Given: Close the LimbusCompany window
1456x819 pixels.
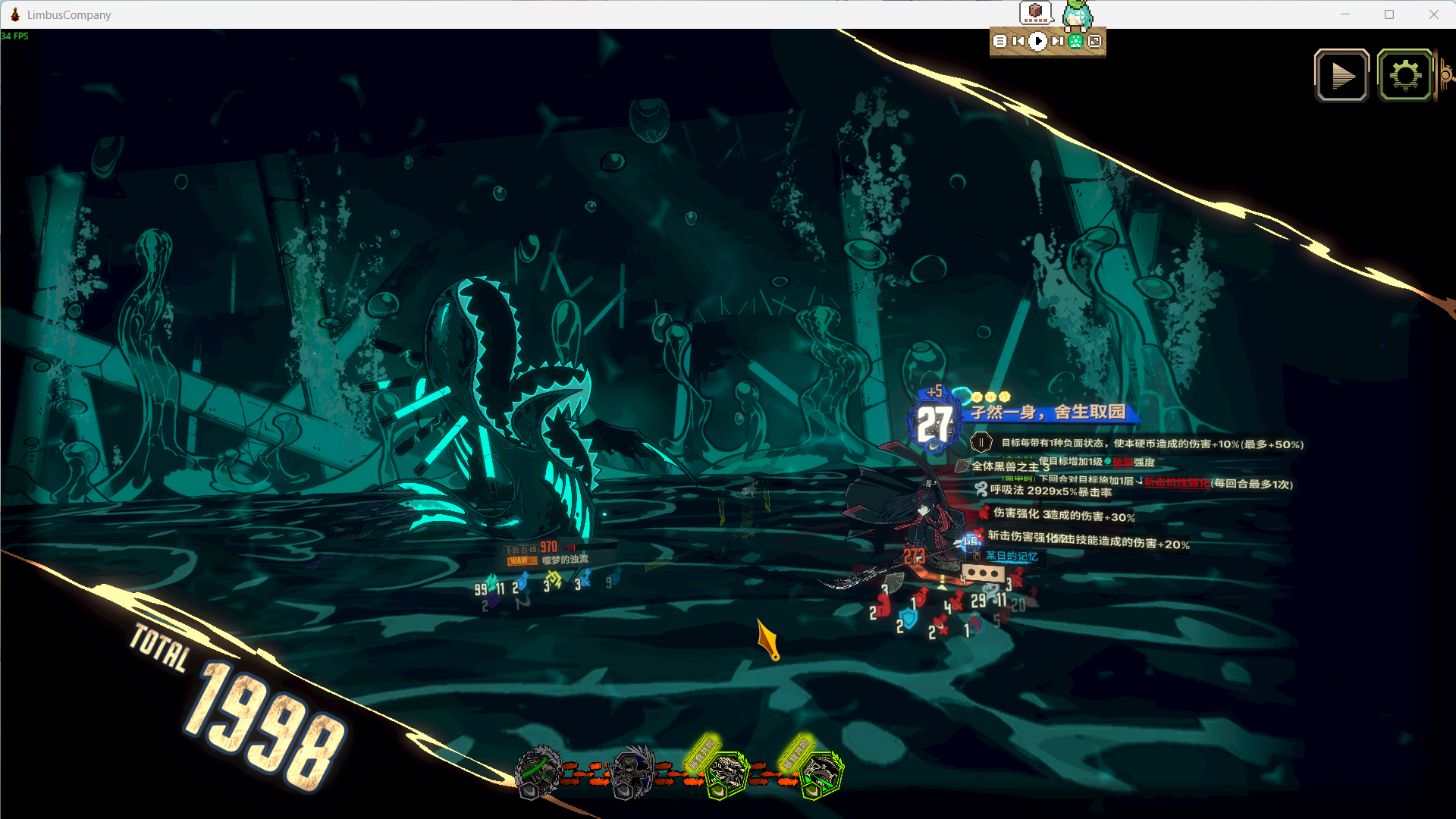Looking at the screenshot, I should [1433, 14].
